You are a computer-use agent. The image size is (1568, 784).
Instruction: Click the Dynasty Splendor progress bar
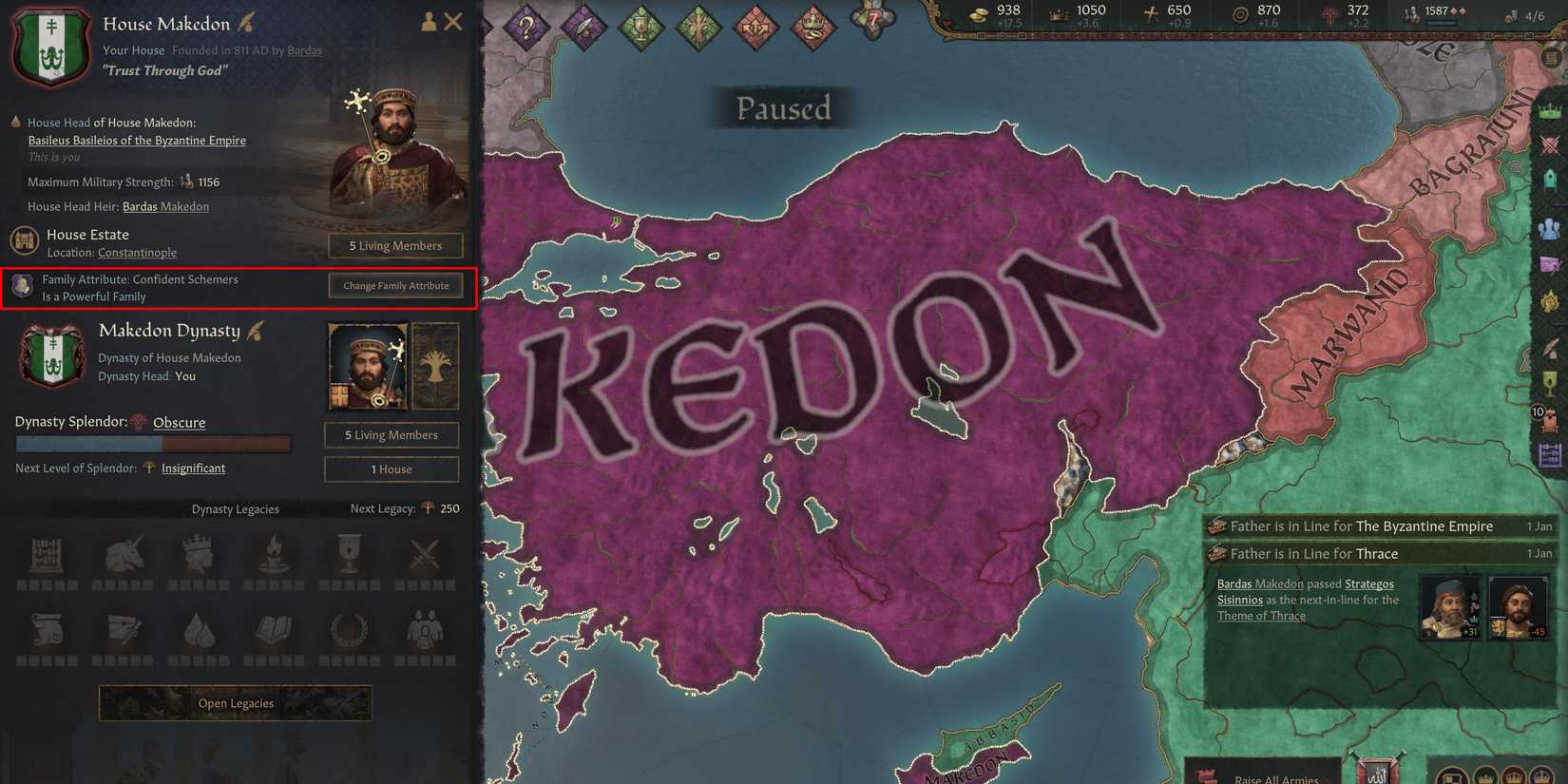point(152,443)
